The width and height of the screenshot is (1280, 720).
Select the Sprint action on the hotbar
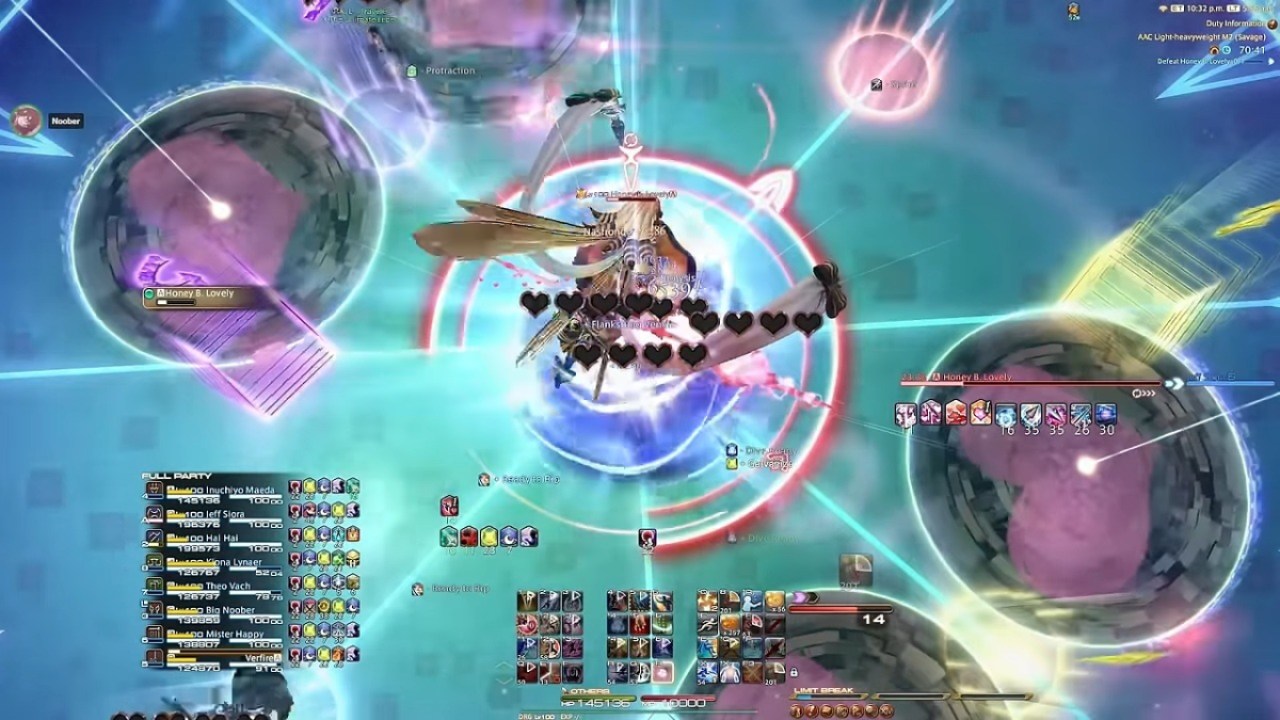coord(708,622)
